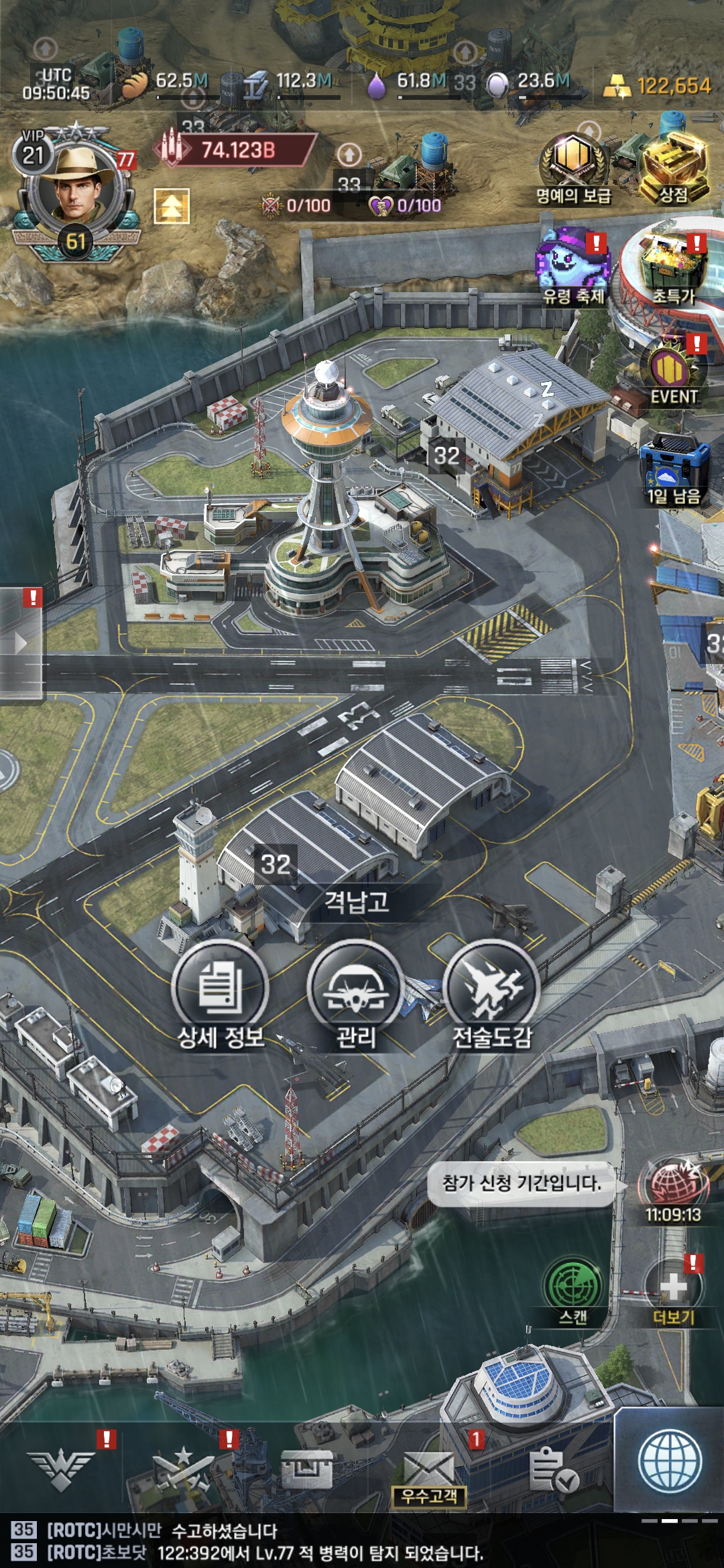
Task: Expand the left side panel arrow
Action: click(21, 643)
